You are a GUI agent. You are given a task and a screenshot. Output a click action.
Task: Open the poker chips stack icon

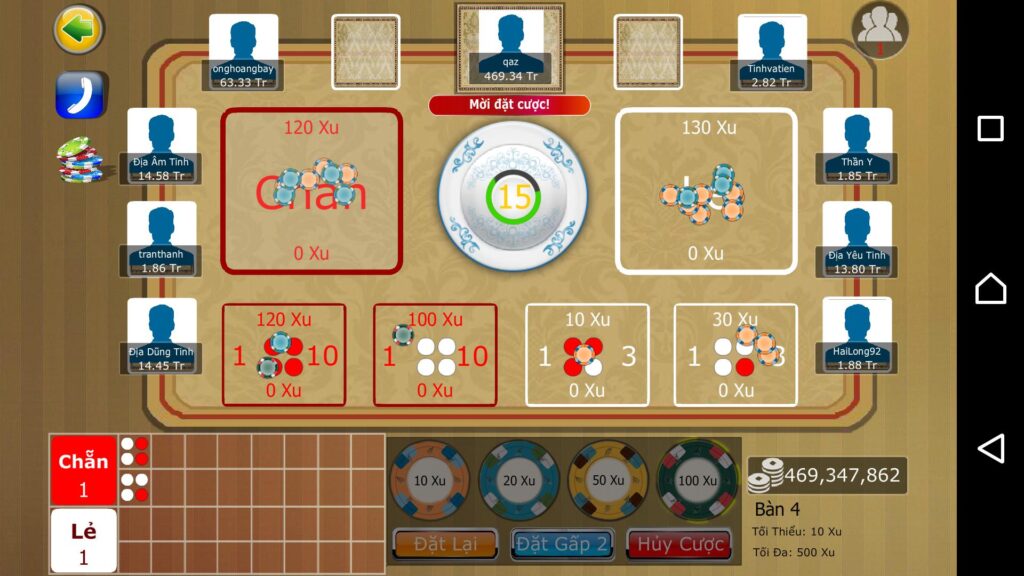click(x=80, y=160)
